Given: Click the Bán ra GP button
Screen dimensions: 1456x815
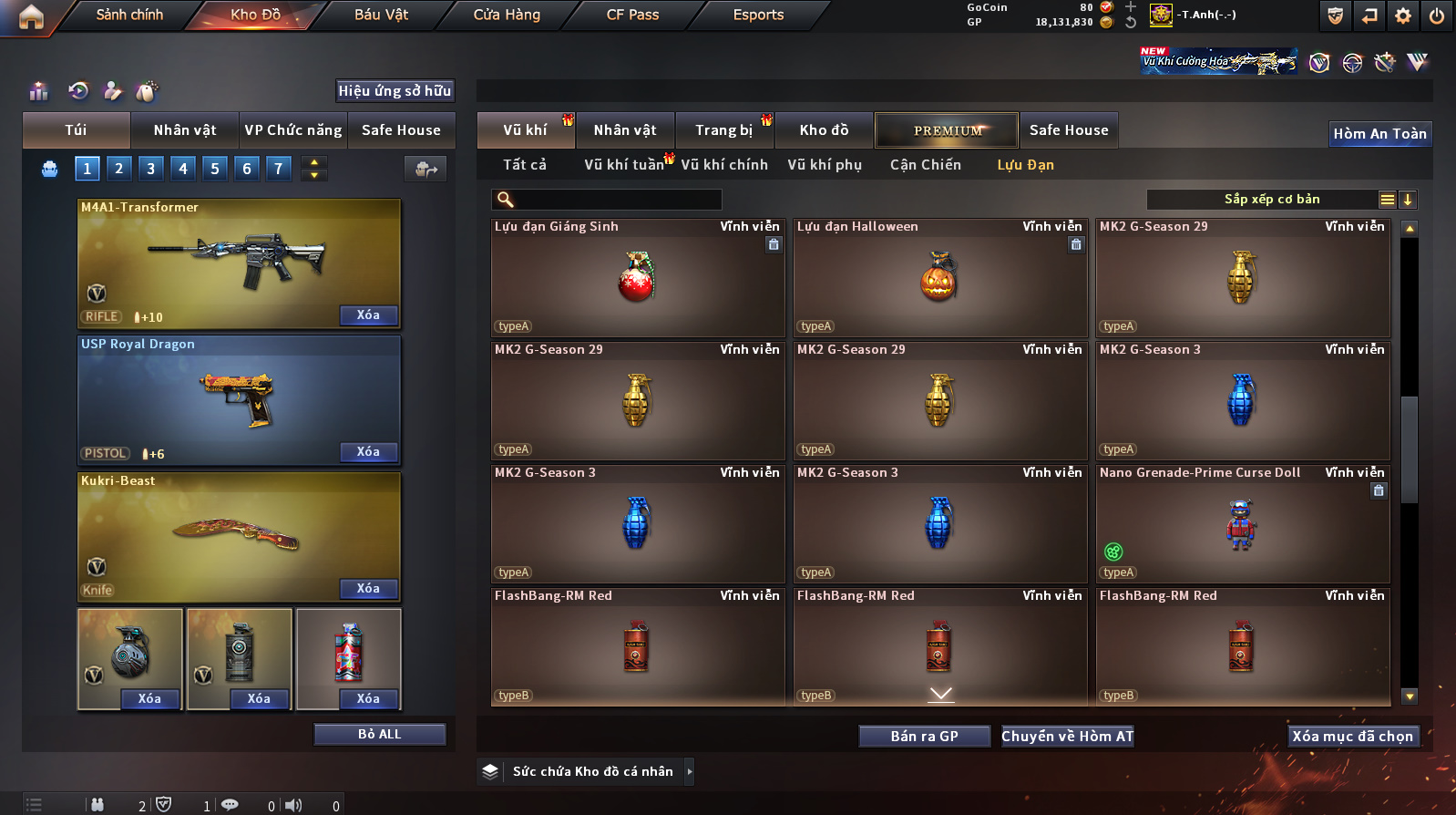Looking at the screenshot, I should tap(924, 736).
